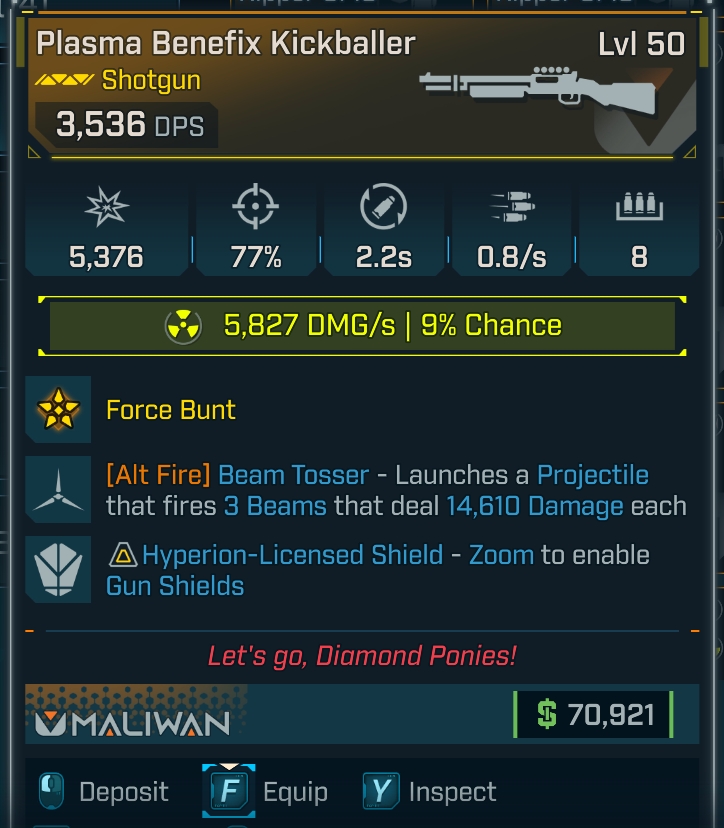Inspect the Maliwan shotgun
This screenshot has height=828, width=724.
pyautogui.click(x=430, y=792)
